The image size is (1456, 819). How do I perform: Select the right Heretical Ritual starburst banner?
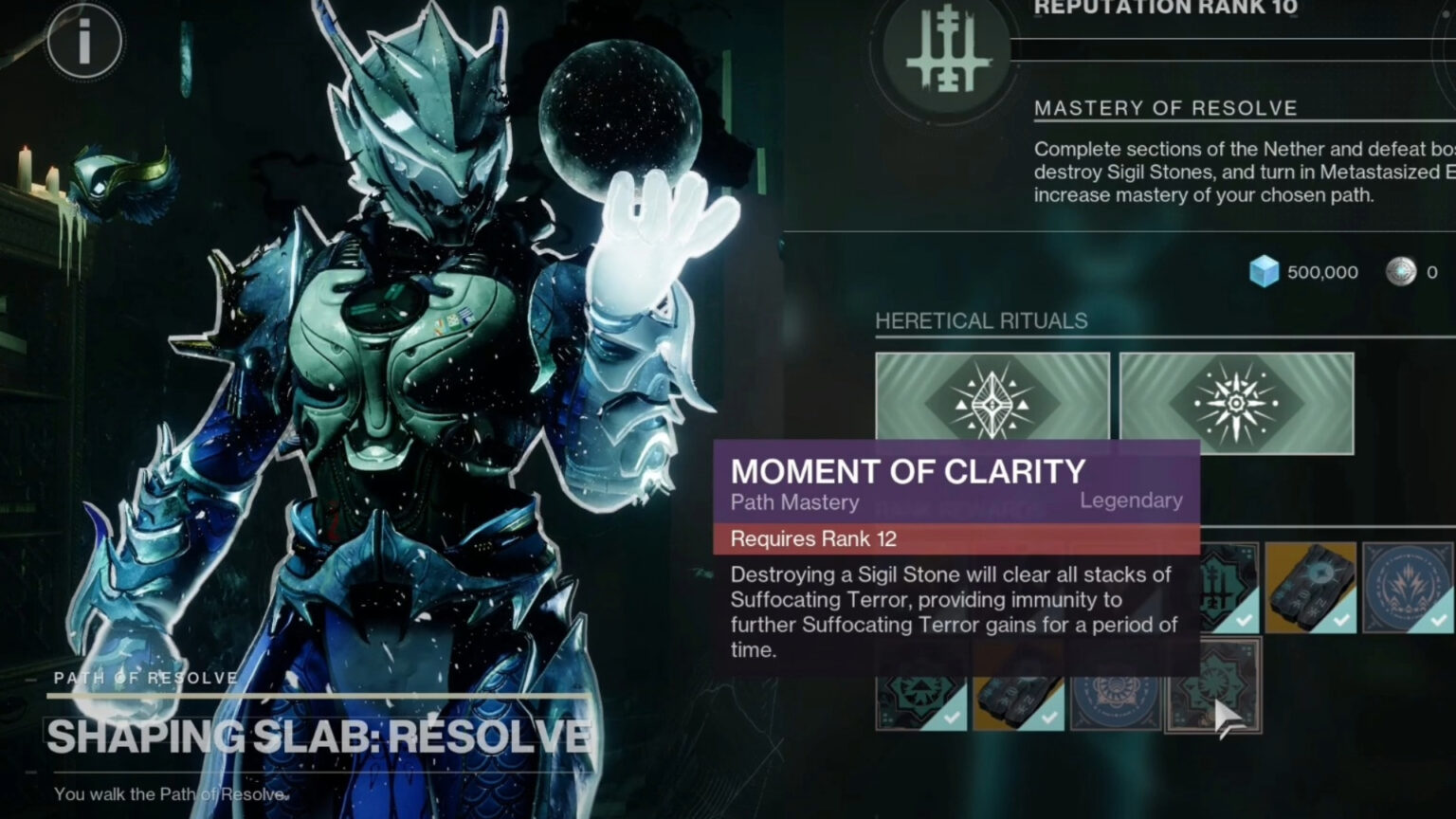(1235, 405)
